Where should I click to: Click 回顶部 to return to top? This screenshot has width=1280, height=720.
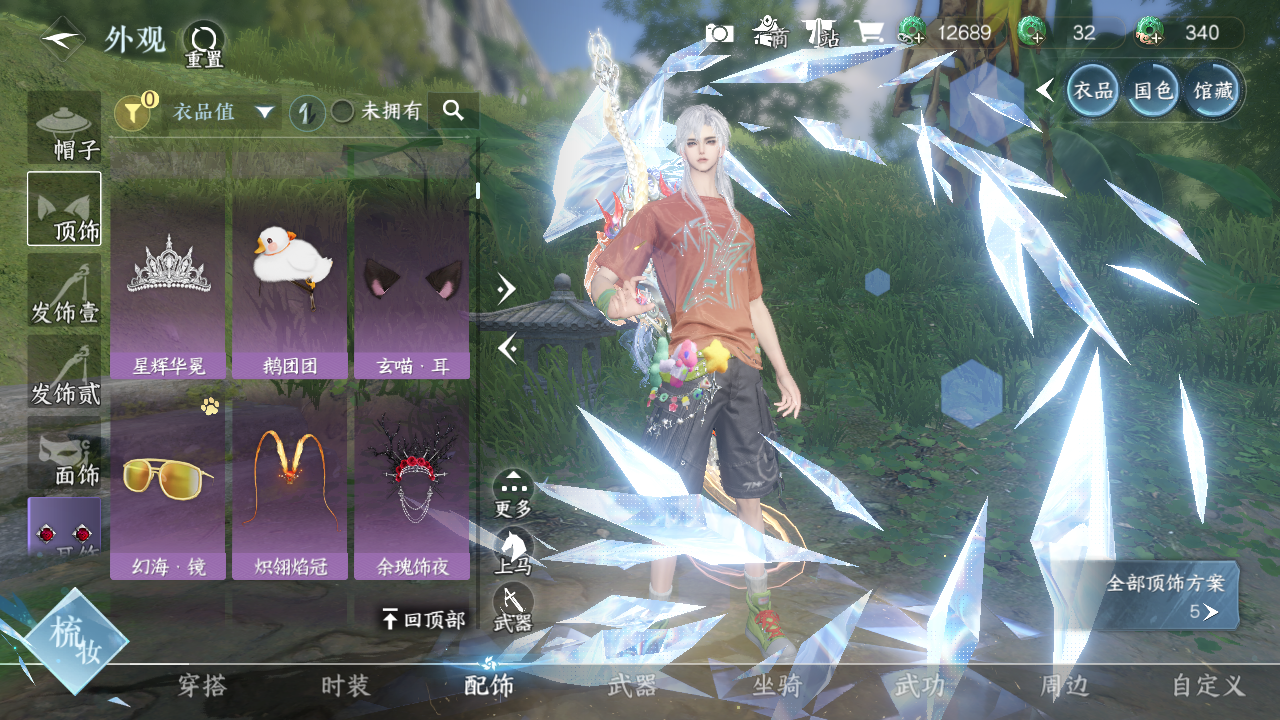coord(424,620)
